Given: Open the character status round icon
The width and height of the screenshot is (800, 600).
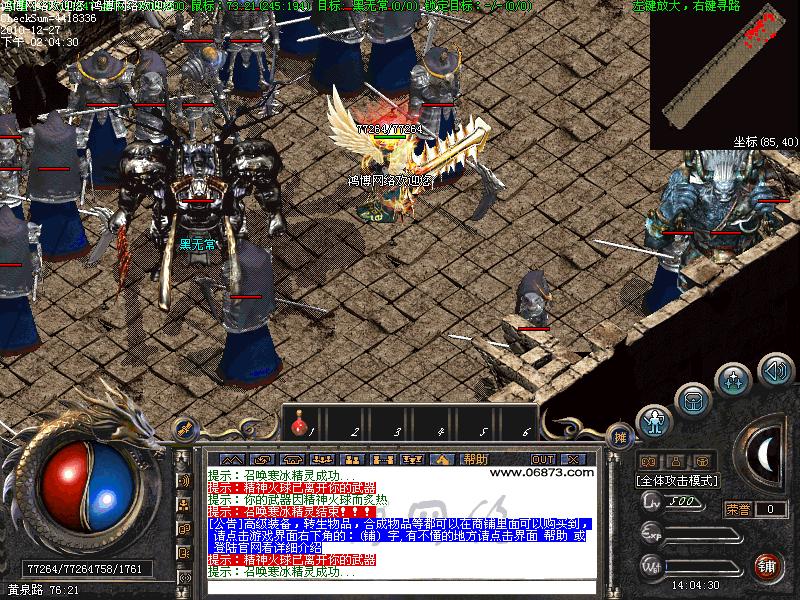Looking at the screenshot, I should (x=654, y=422).
